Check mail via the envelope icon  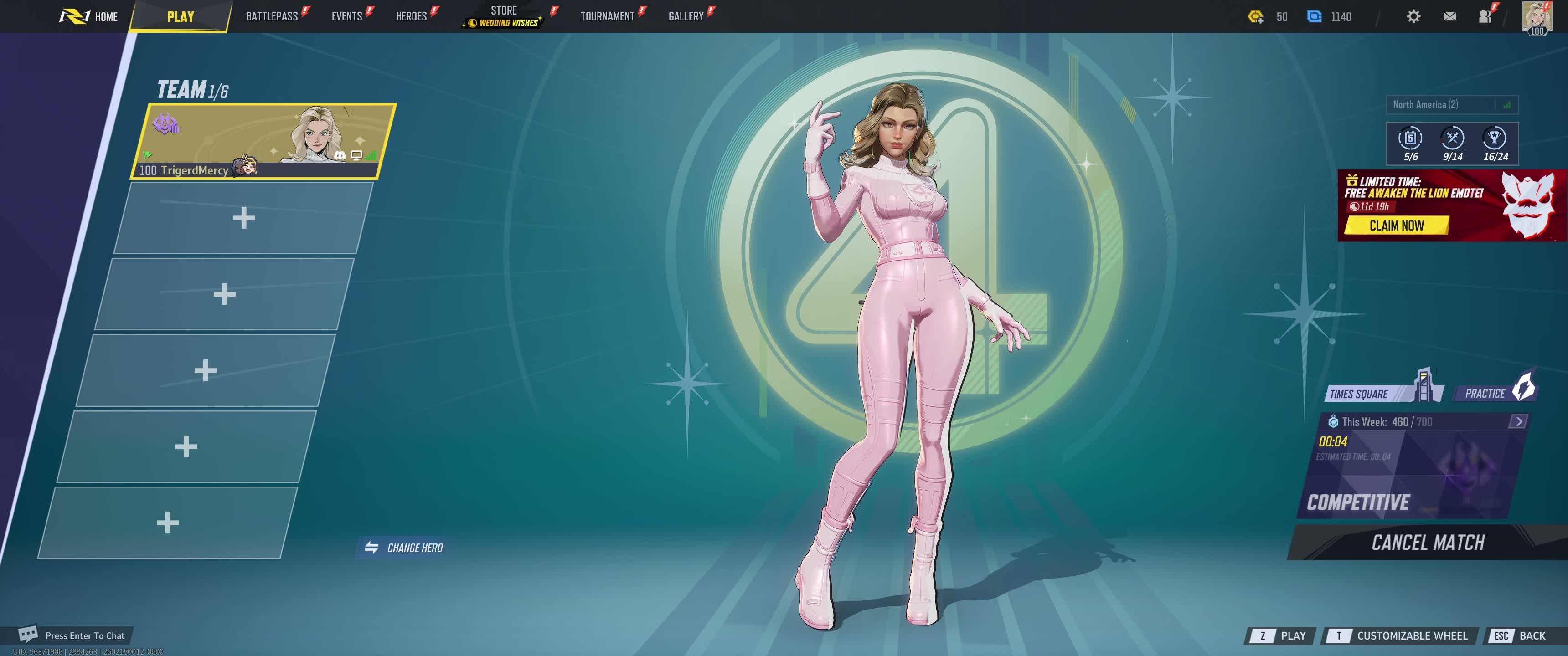pyautogui.click(x=1449, y=16)
